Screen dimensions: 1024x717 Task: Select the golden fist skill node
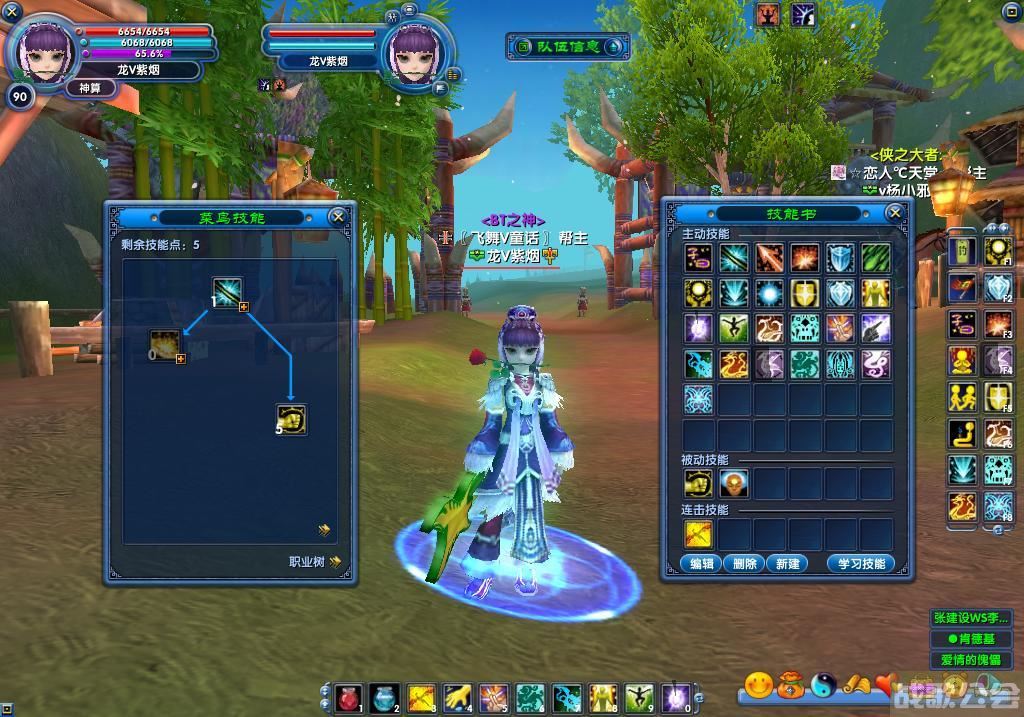pos(291,419)
